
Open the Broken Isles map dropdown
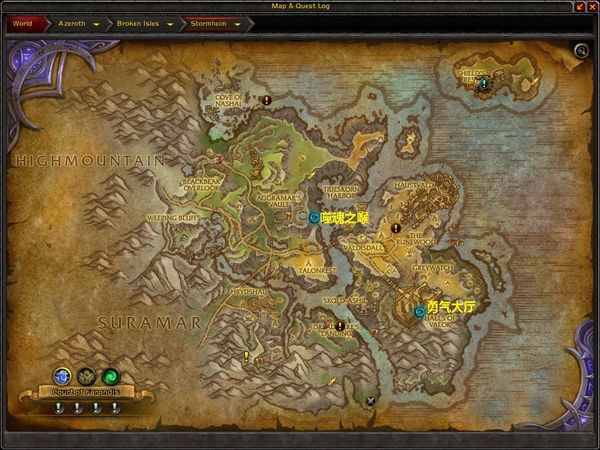[x=168, y=22]
